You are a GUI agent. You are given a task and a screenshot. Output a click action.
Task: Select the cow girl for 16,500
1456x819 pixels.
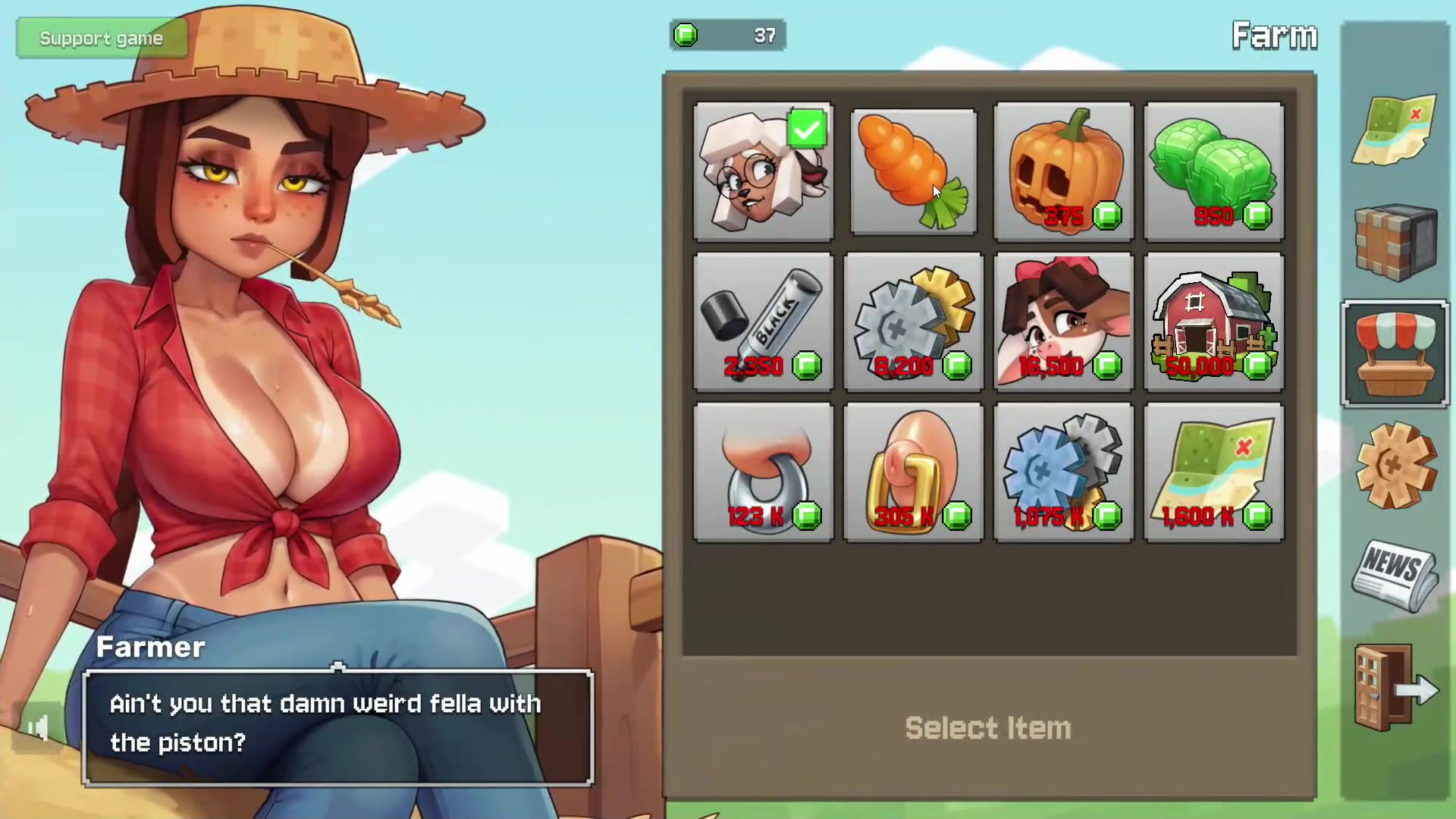[1063, 322]
